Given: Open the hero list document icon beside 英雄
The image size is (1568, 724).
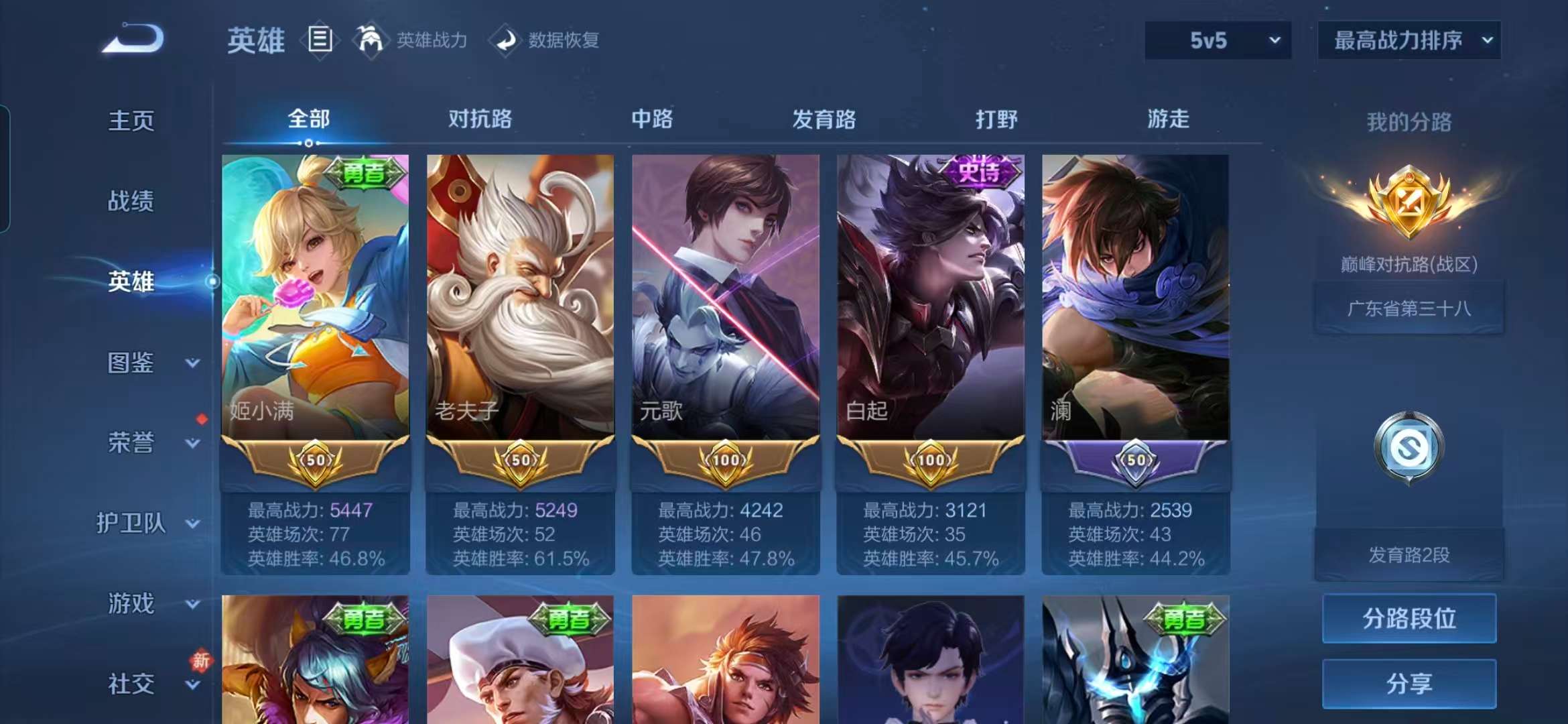Looking at the screenshot, I should point(320,39).
